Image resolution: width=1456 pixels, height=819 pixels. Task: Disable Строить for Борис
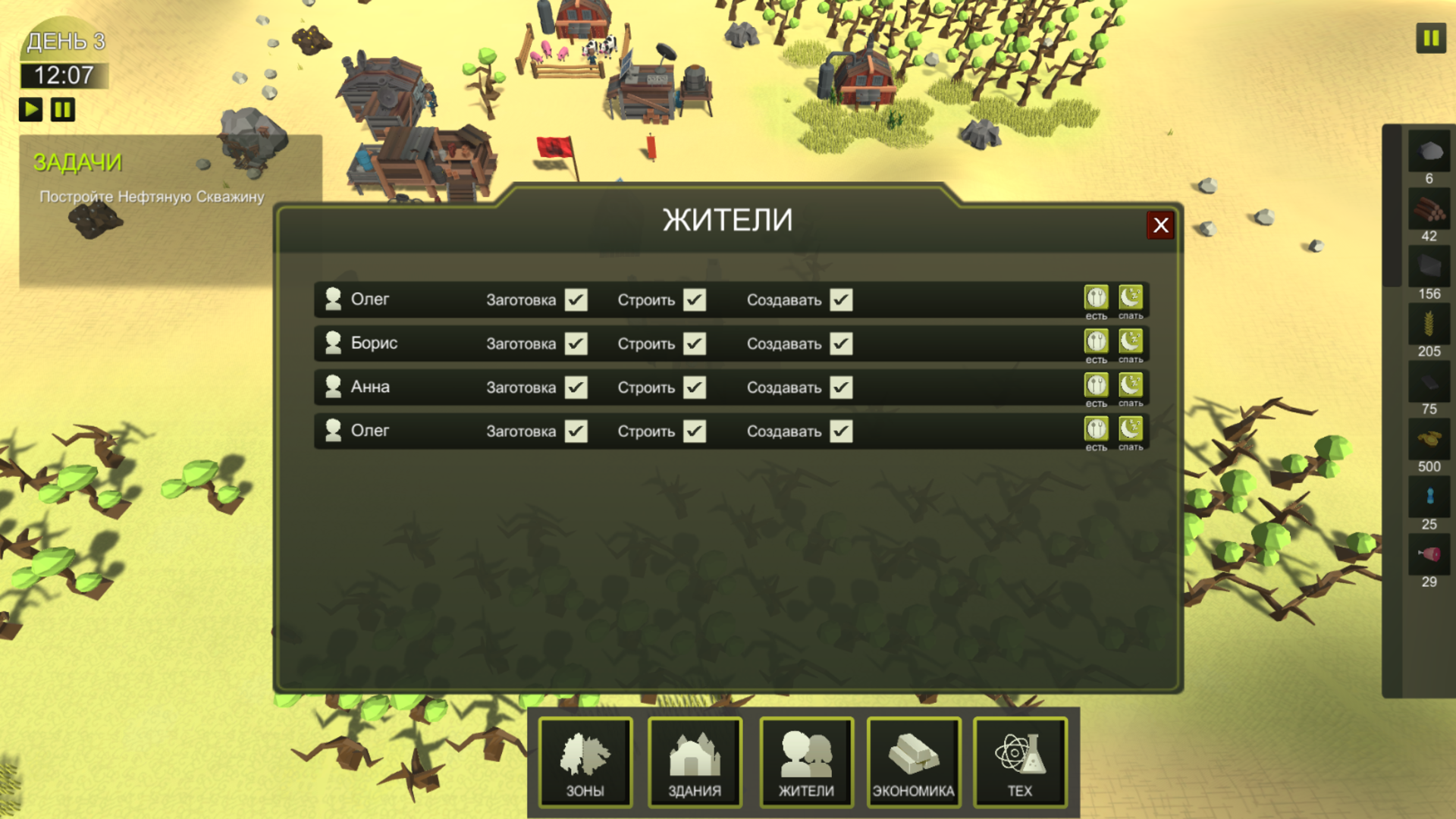[x=693, y=343]
